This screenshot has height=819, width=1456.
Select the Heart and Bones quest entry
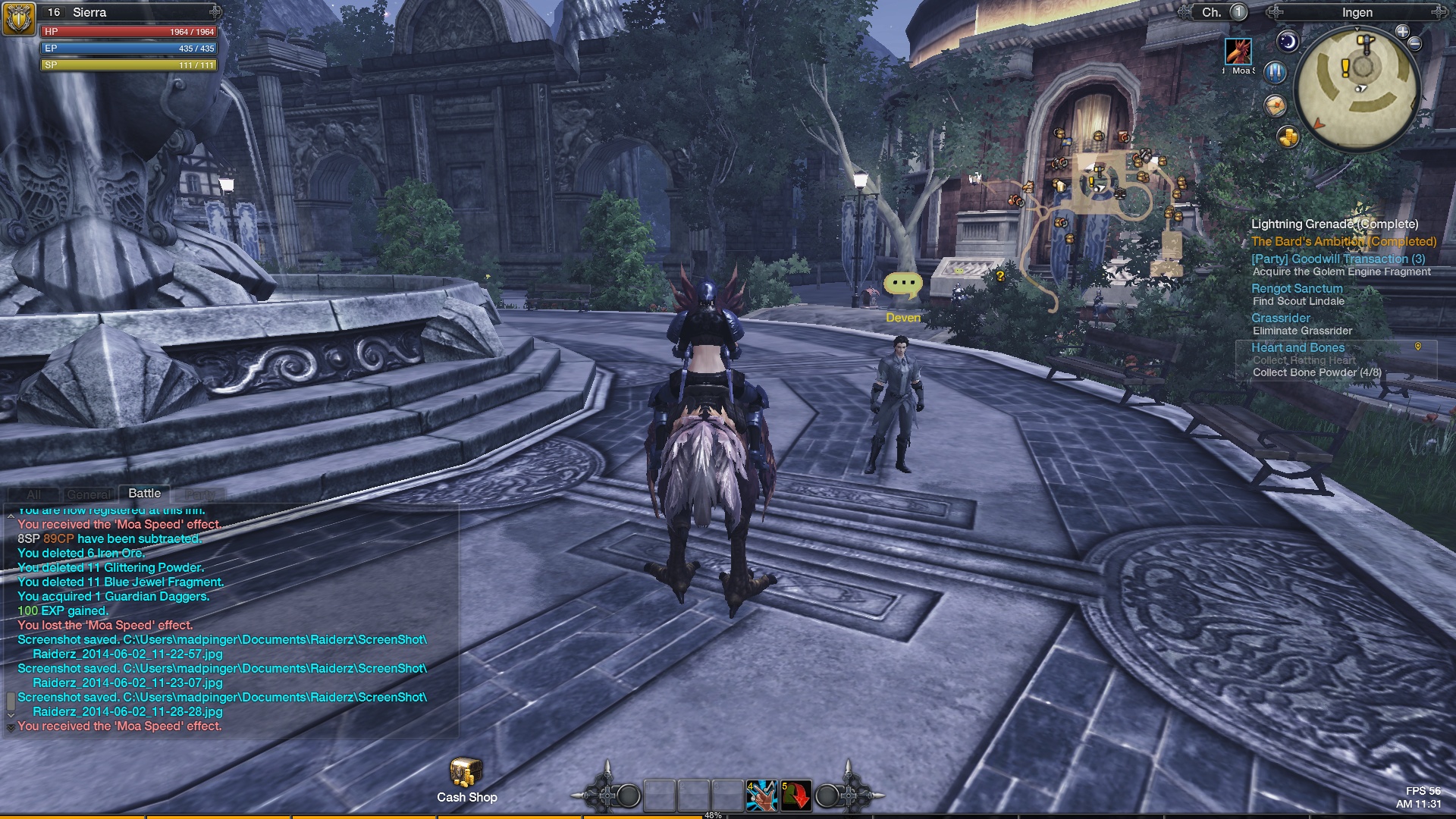[1298, 347]
